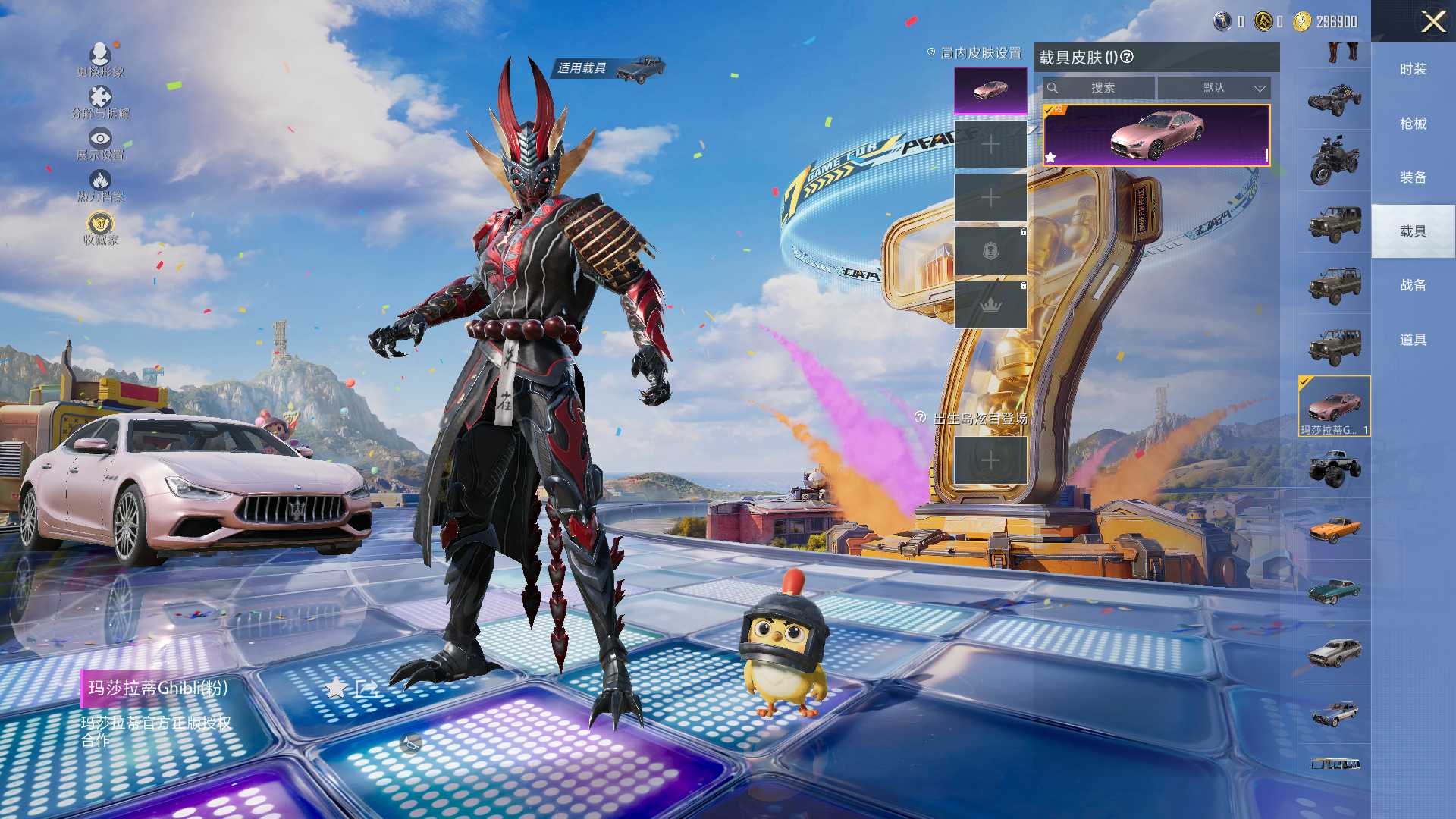This screenshot has width=1456, height=819.
Task: Open 分解与拆解 dismantle option
Action: (x=100, y=102)
